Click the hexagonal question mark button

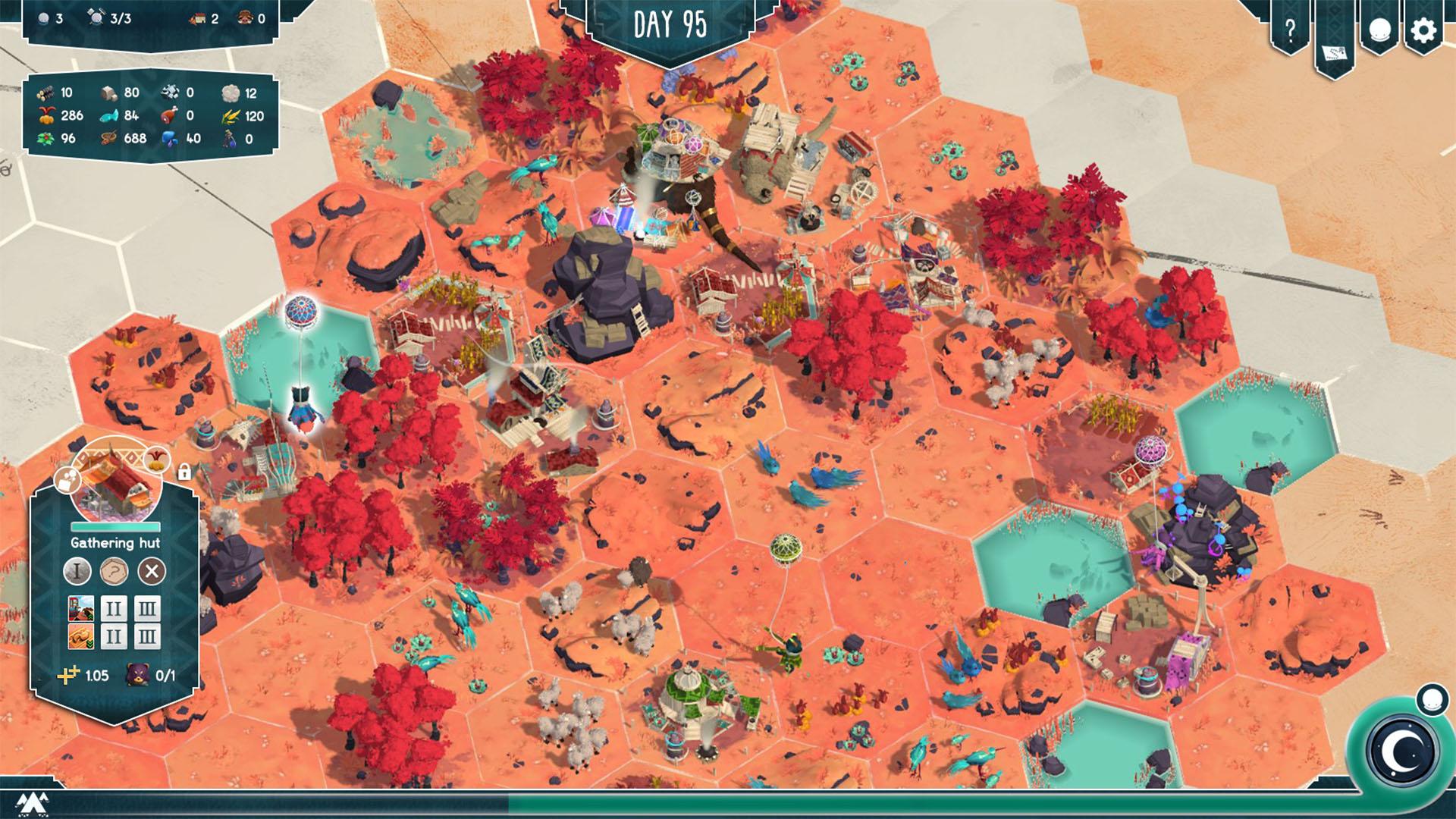tap(115, 571)
